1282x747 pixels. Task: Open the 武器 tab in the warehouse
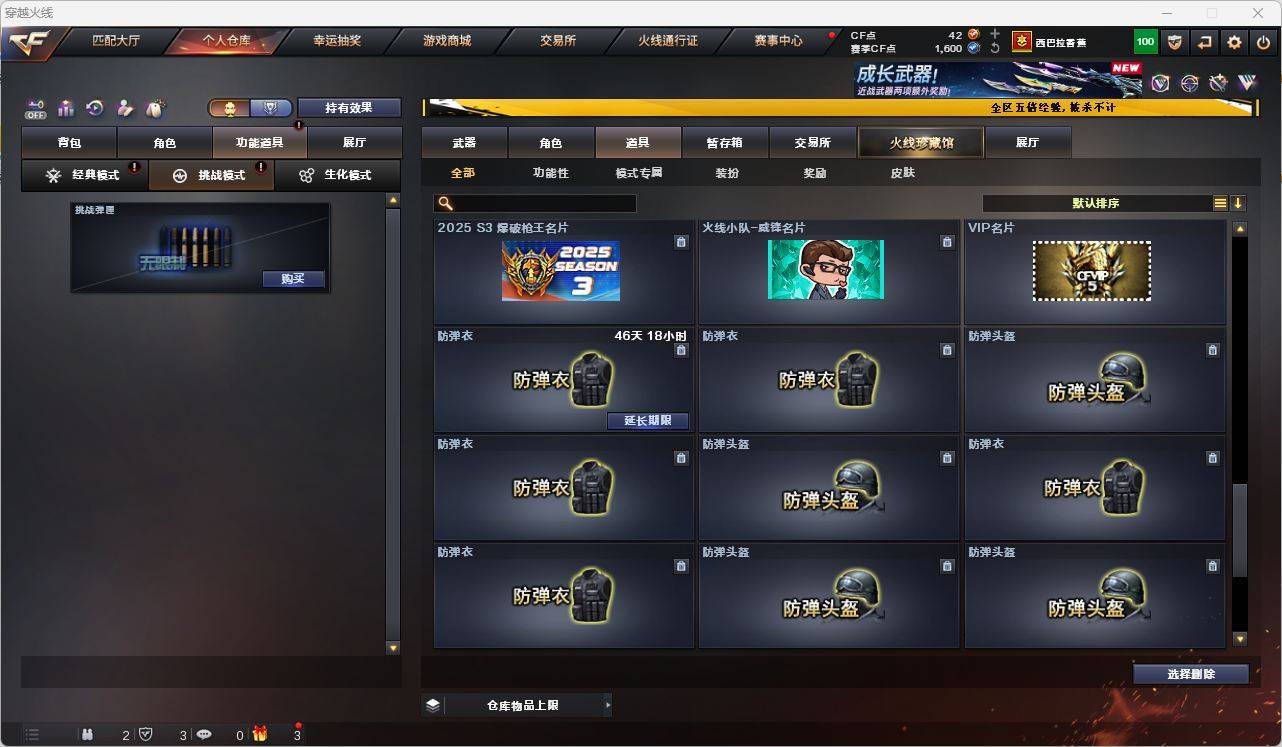click(x=463, y=142)
